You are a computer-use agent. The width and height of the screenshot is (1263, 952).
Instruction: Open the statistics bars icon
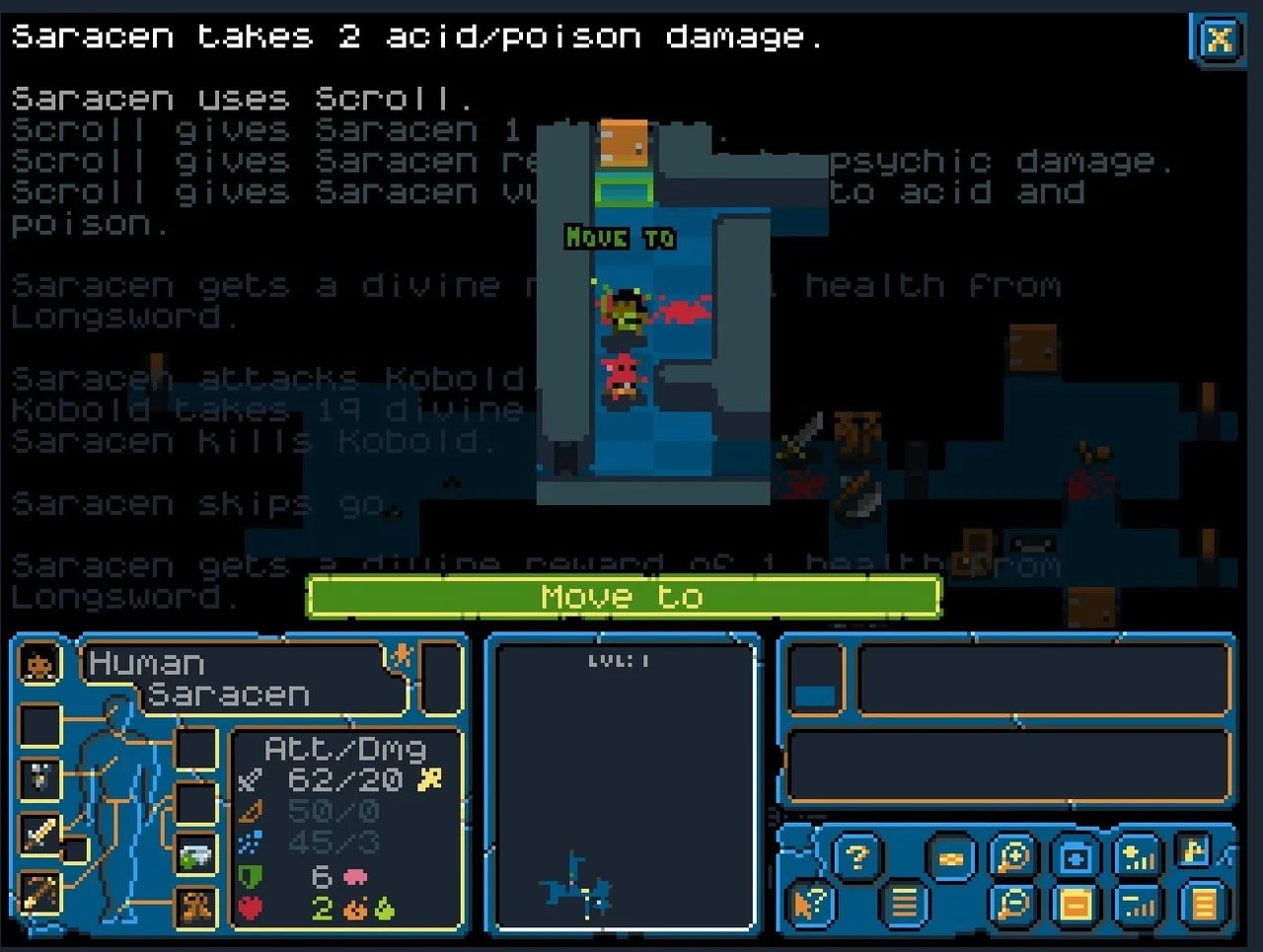[x=1136, y=857]
